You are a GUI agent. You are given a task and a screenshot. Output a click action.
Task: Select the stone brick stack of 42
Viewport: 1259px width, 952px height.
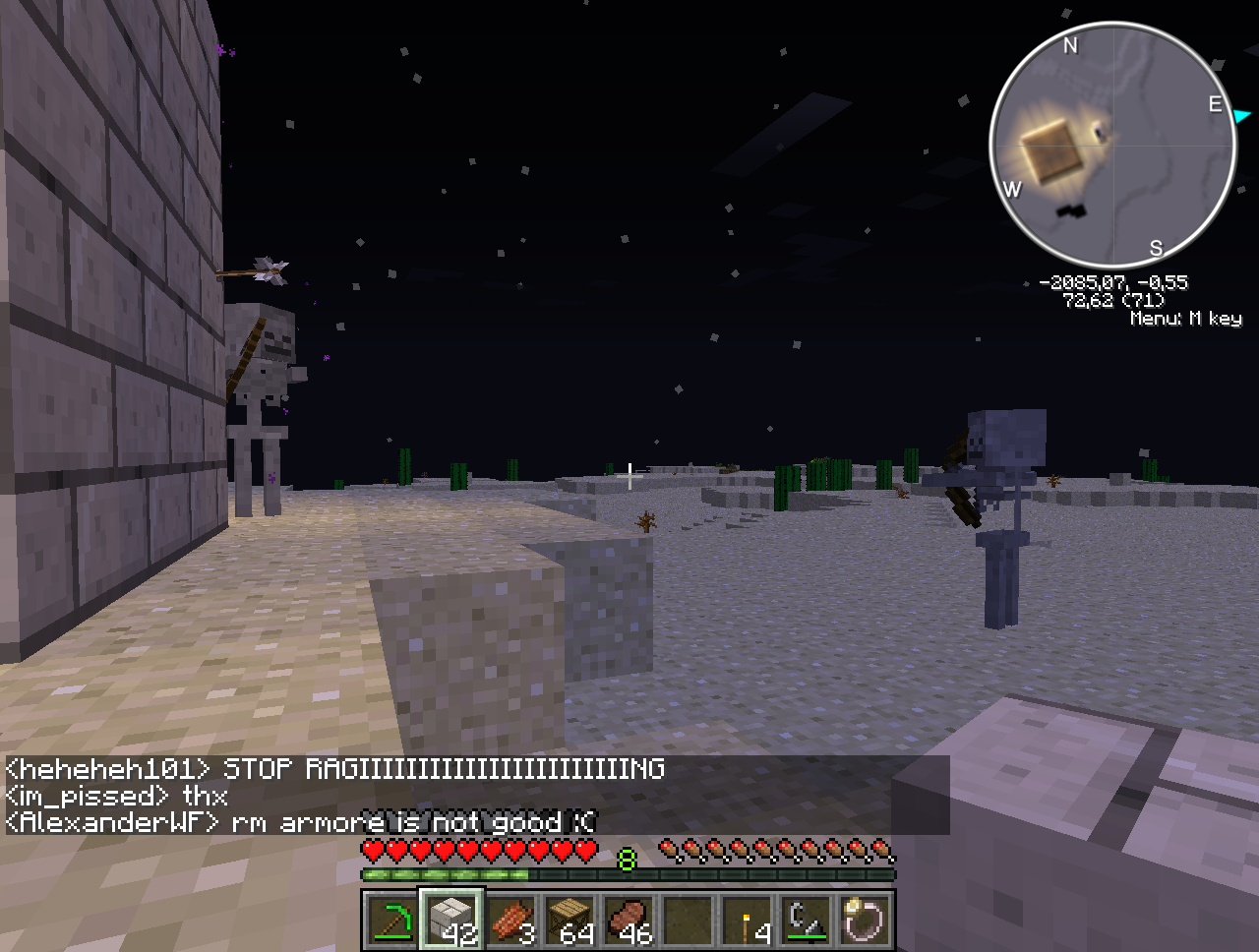coord(451,921)
